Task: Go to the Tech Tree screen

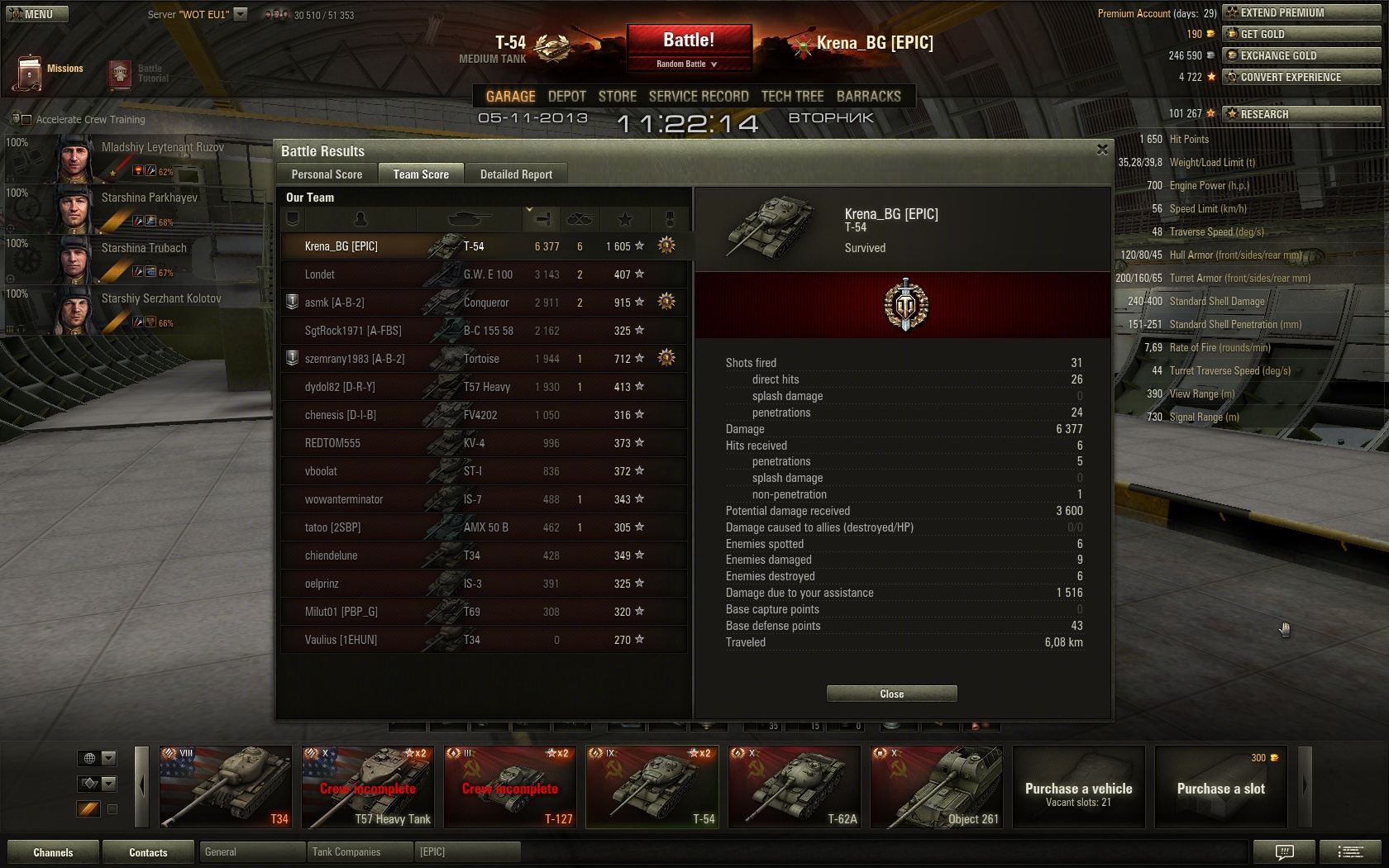Action: [792, 97]
